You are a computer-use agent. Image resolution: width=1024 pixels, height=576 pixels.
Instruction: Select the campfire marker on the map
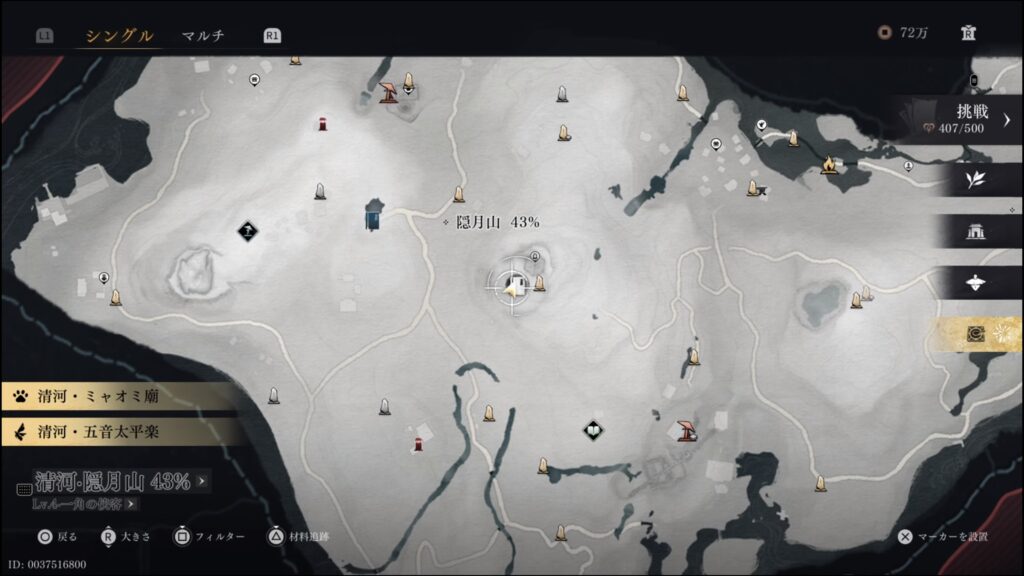point(828,164)
